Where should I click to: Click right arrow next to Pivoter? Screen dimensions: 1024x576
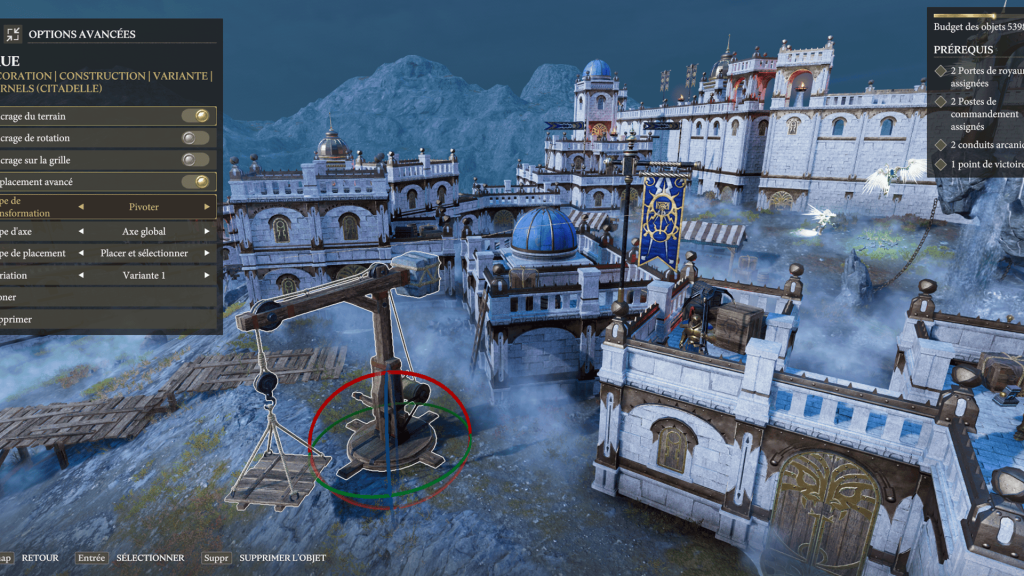pyautogui.click(x=207, y=207)
